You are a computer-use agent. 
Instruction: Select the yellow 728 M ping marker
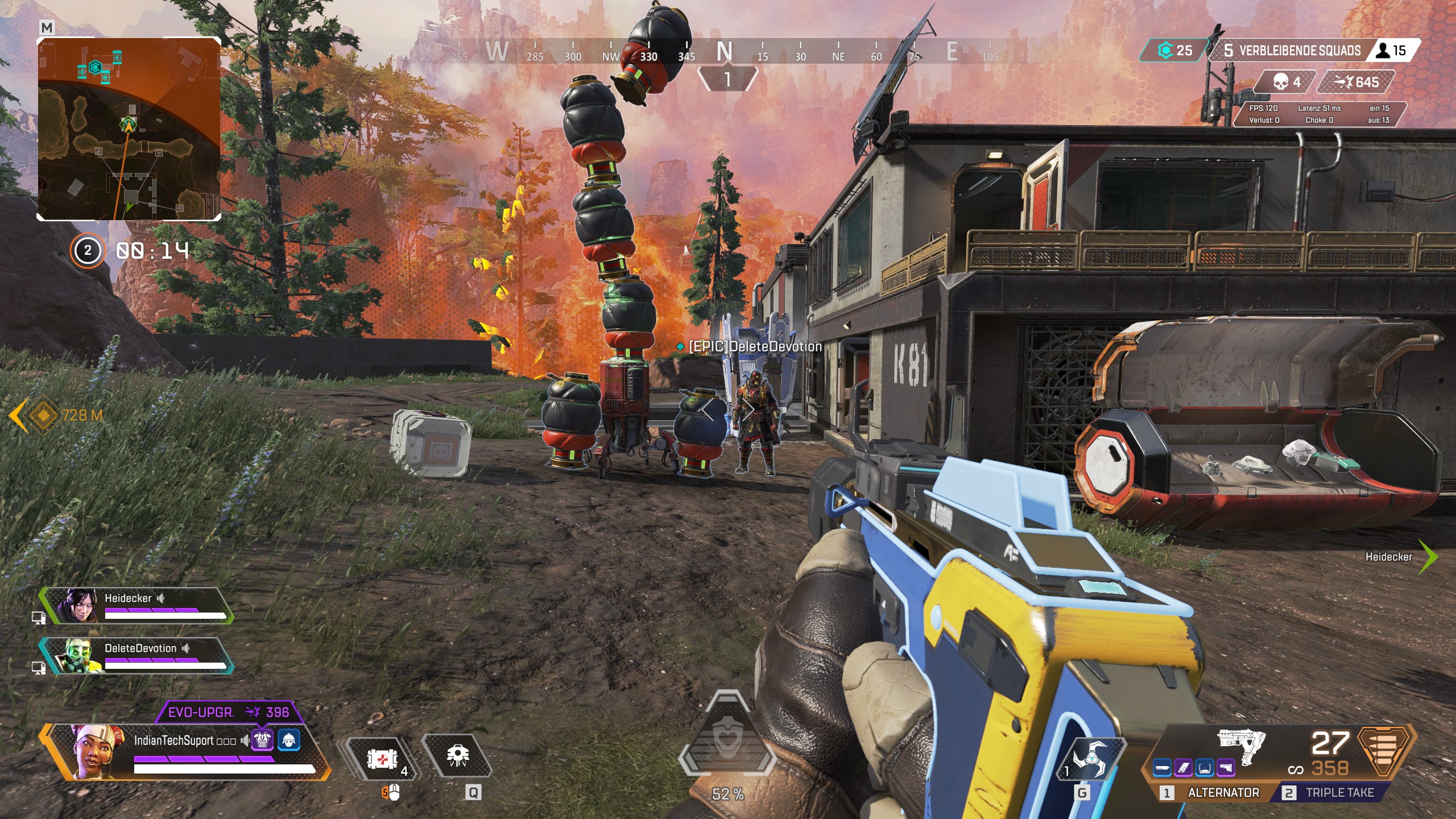(x=43, y=415)
